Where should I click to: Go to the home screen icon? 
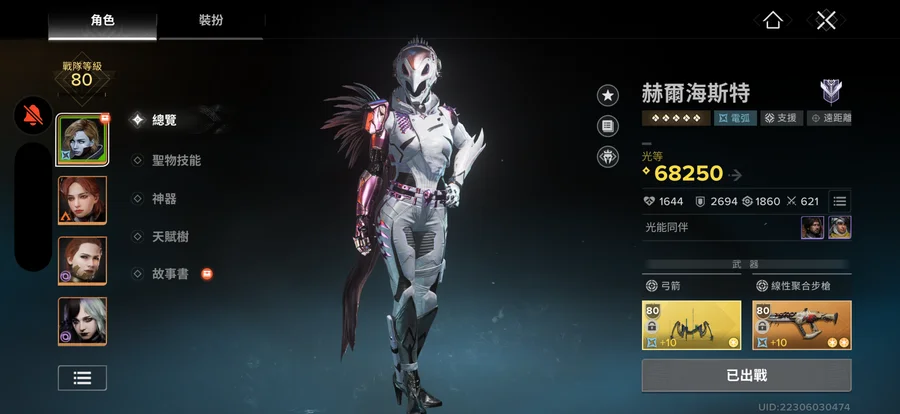[772, 20]
